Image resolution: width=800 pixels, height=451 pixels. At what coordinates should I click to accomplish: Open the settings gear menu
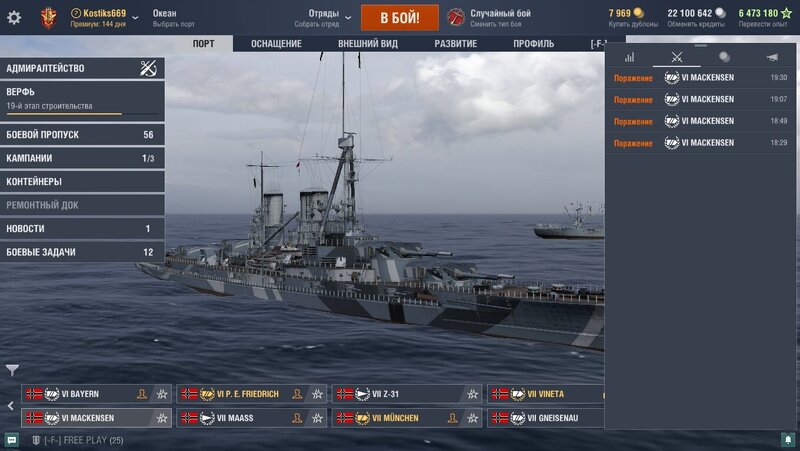[14, 18]
